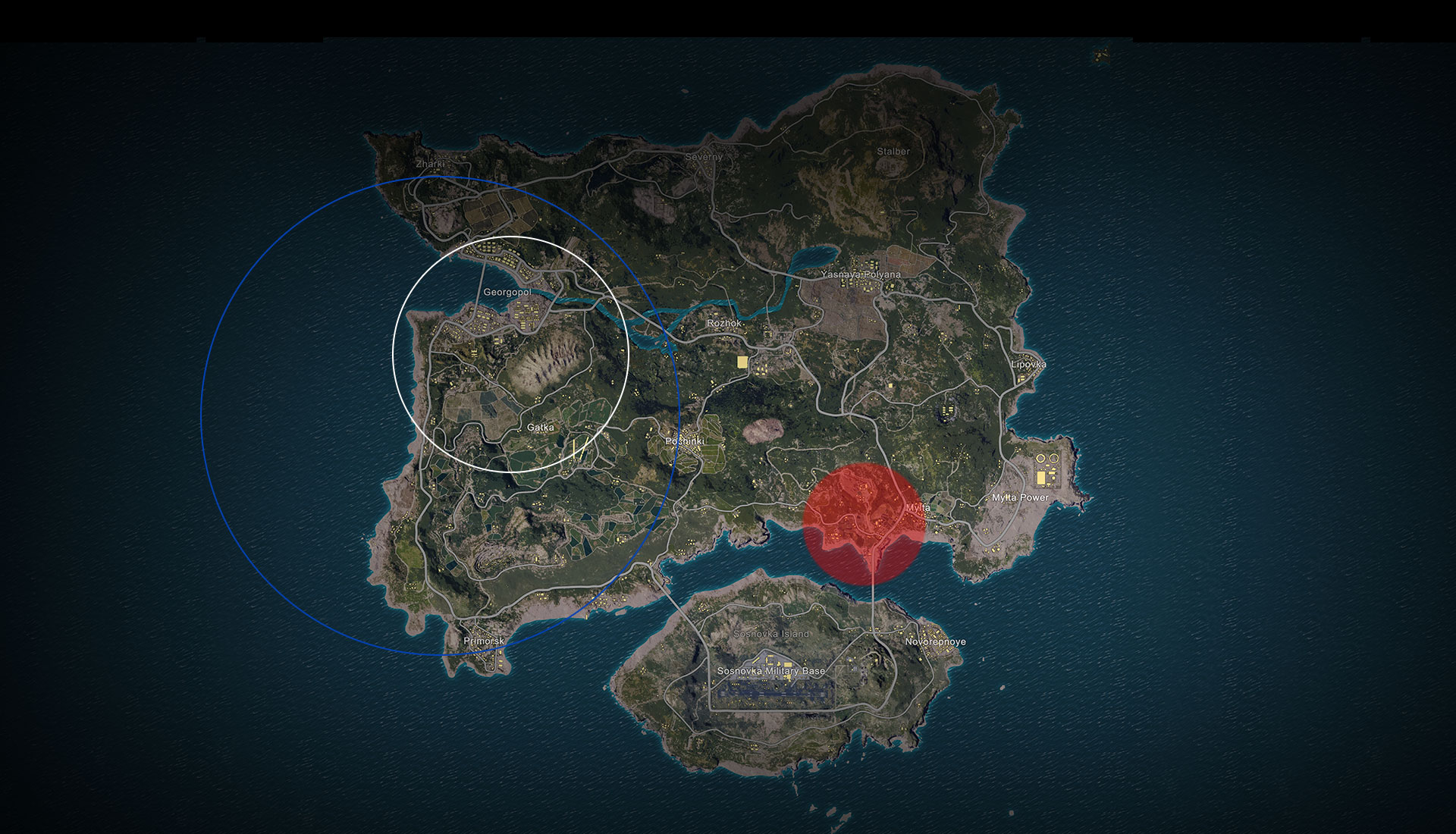The image size is (1456, 834).
Task: Mark the Sosnovka Island label
Action: (771, 634)
